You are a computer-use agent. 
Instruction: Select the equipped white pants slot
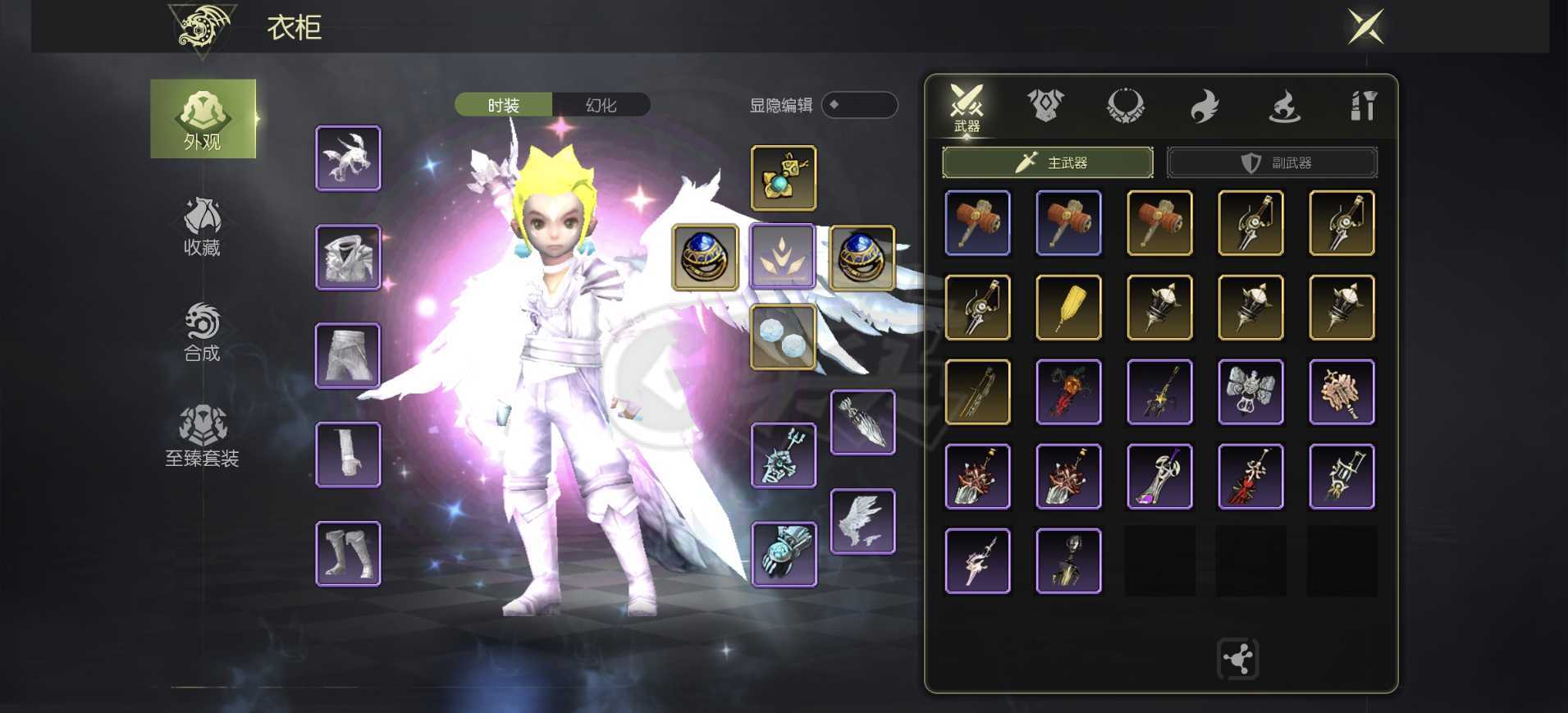(x=348, y=355)
